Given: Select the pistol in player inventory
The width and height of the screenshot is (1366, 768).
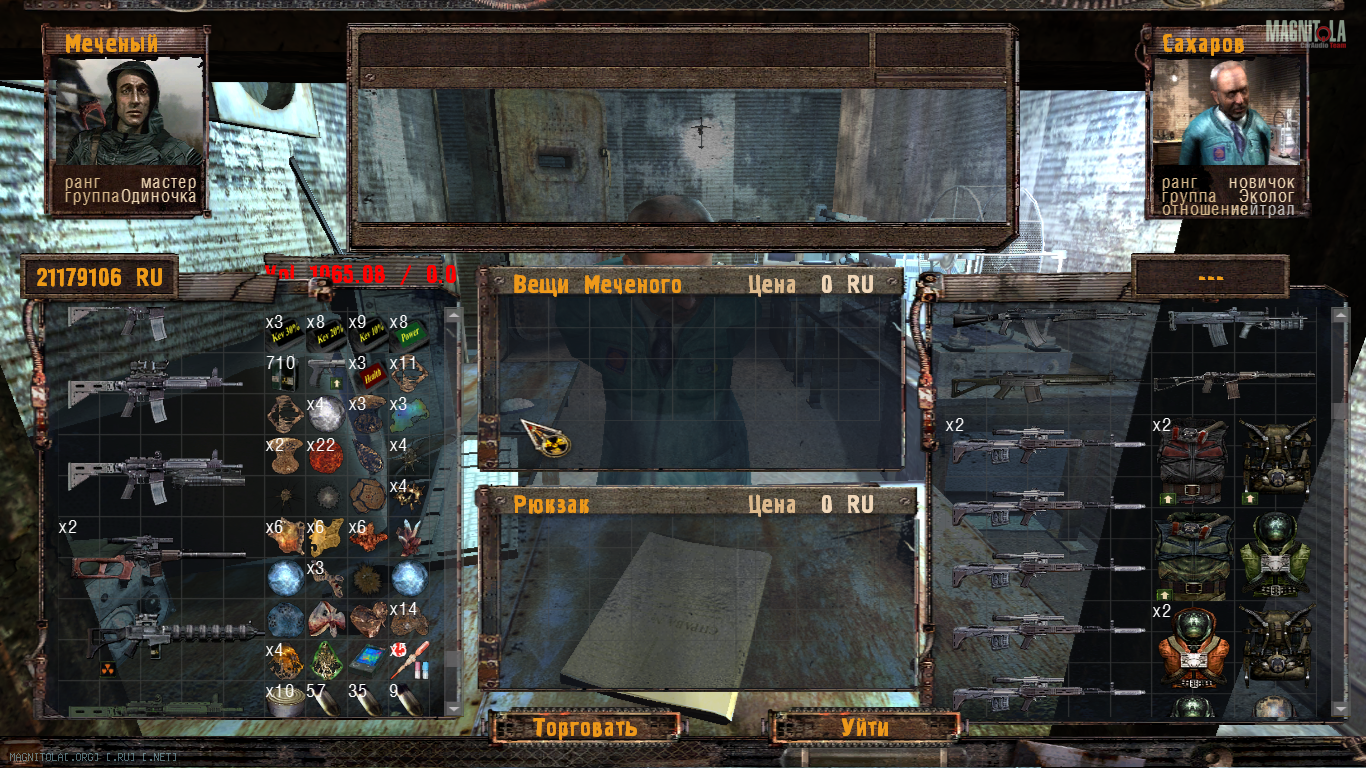Looking at the screenshot, I should pyautogui.click(x=326, y=370).
